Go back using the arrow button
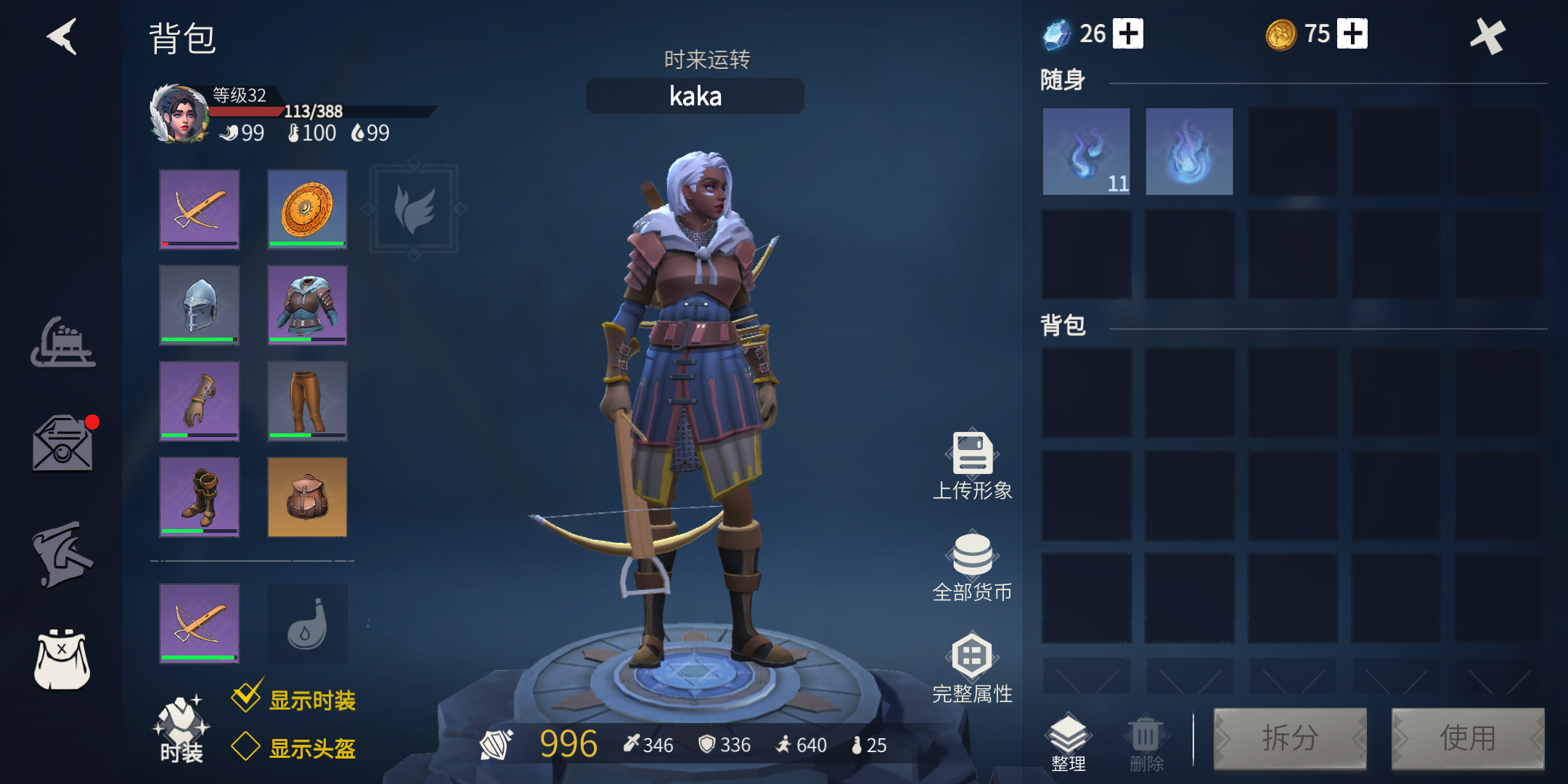The image size is (1568, 784). [x=62, y=37]
